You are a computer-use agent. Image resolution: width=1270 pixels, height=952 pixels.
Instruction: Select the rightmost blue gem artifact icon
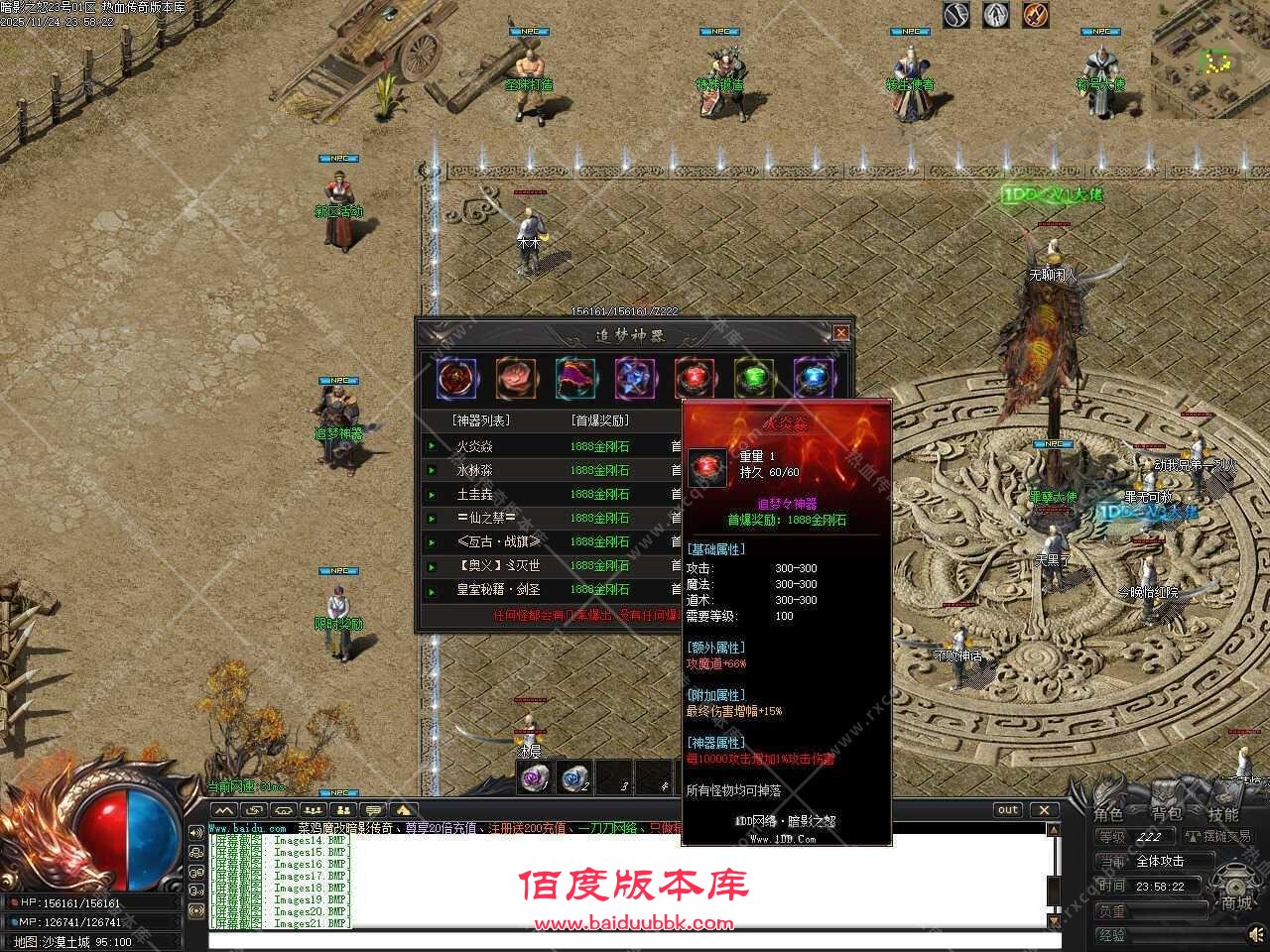click(814, 375)
